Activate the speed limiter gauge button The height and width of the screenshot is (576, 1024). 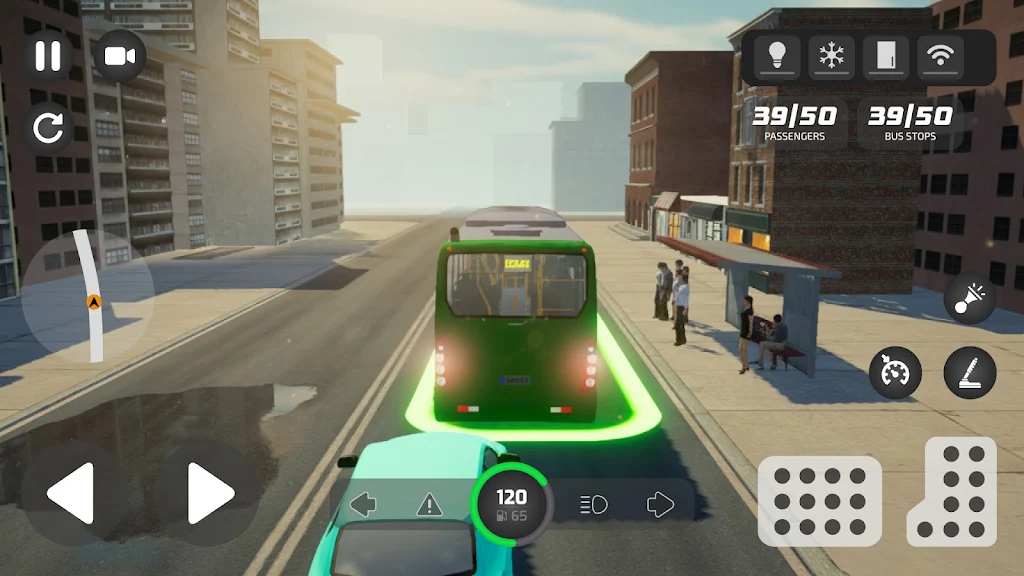895,373
